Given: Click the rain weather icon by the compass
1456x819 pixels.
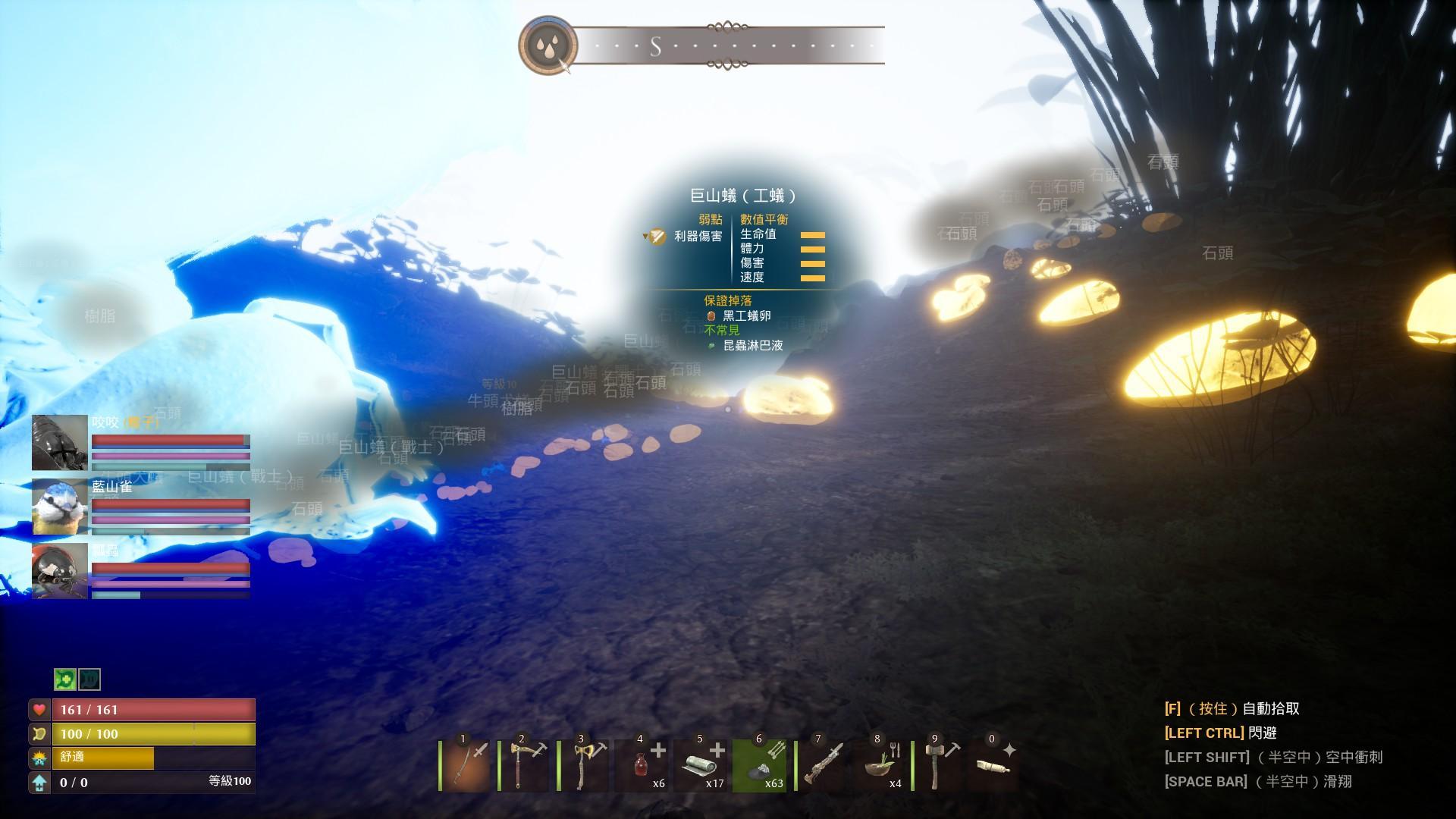Looking at the screenshot, I should point(548,45).
